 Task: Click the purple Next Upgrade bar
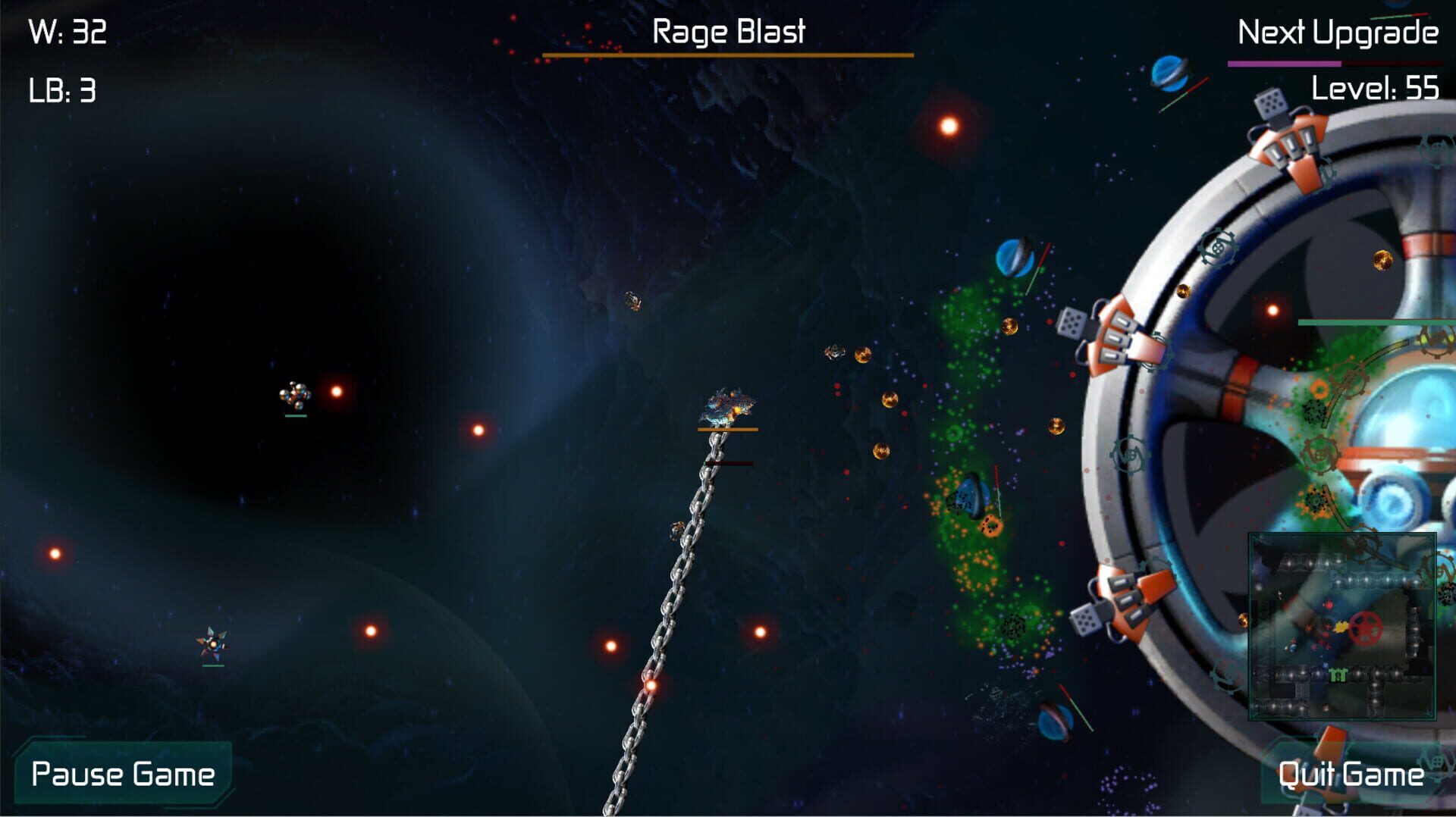[x=1285, y=65]
